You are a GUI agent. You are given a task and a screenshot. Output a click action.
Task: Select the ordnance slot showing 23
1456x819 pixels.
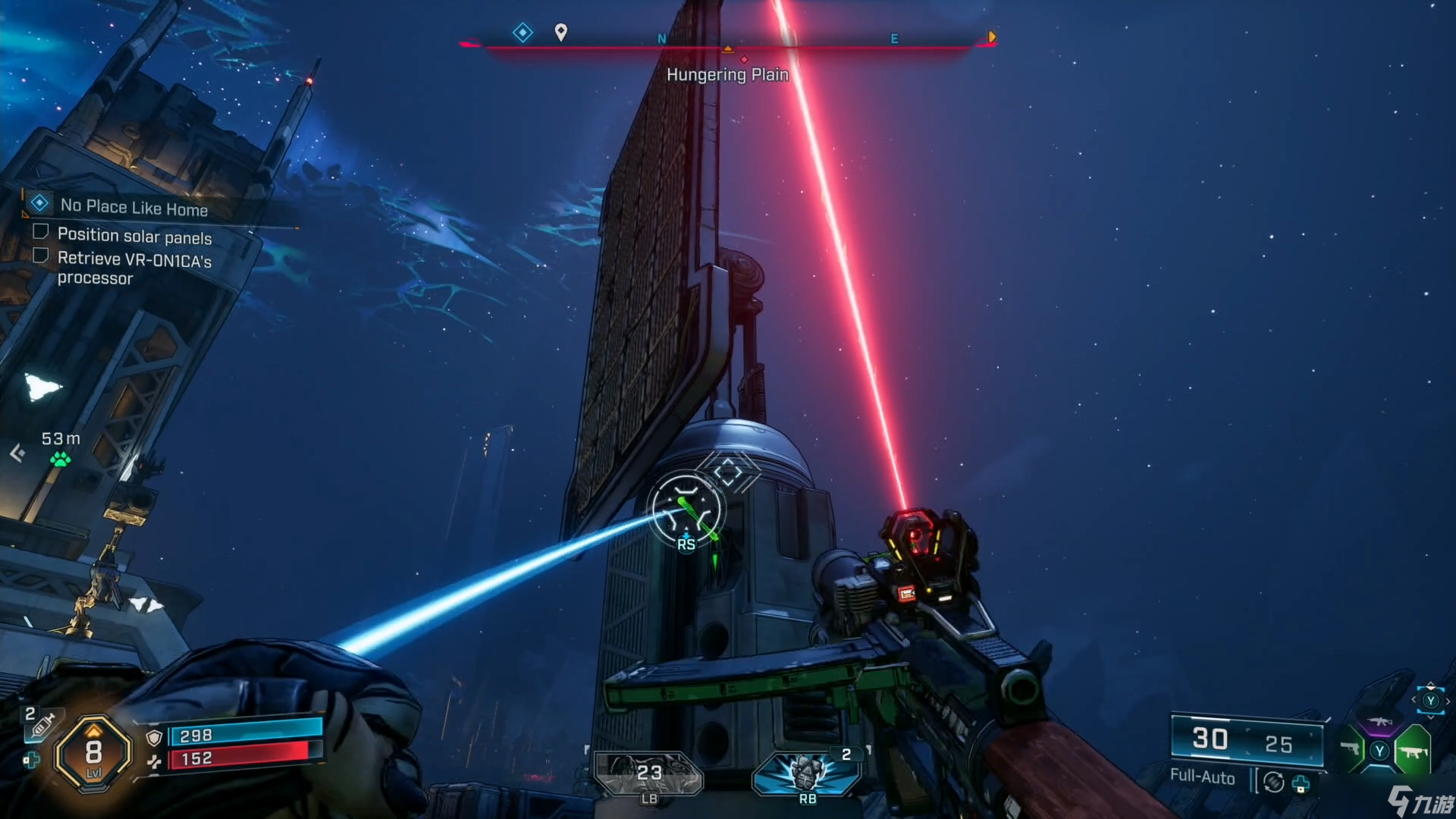649,773
